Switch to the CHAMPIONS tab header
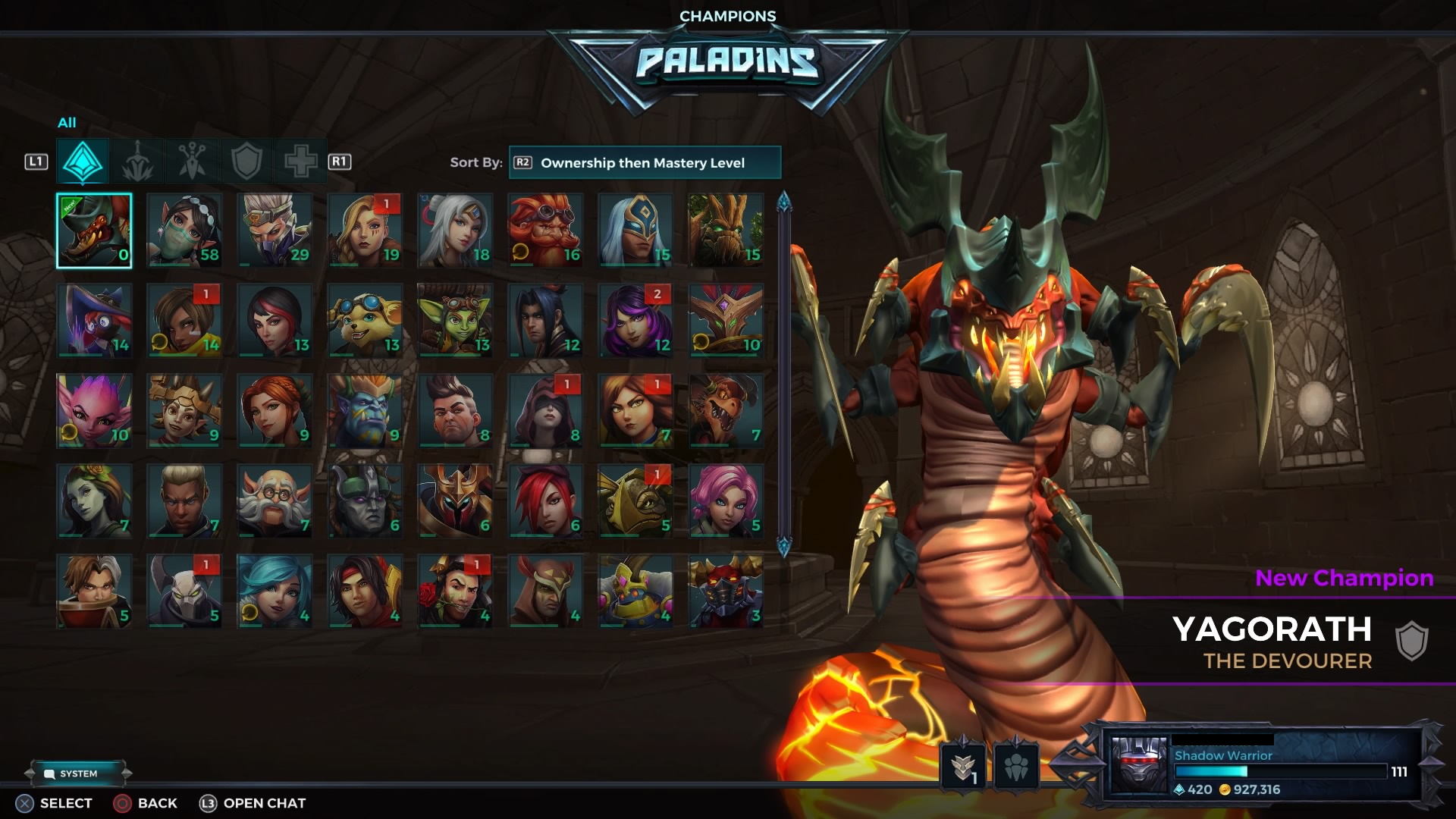This screenshot has height=819, width=1456. click(x=727, y=15)
